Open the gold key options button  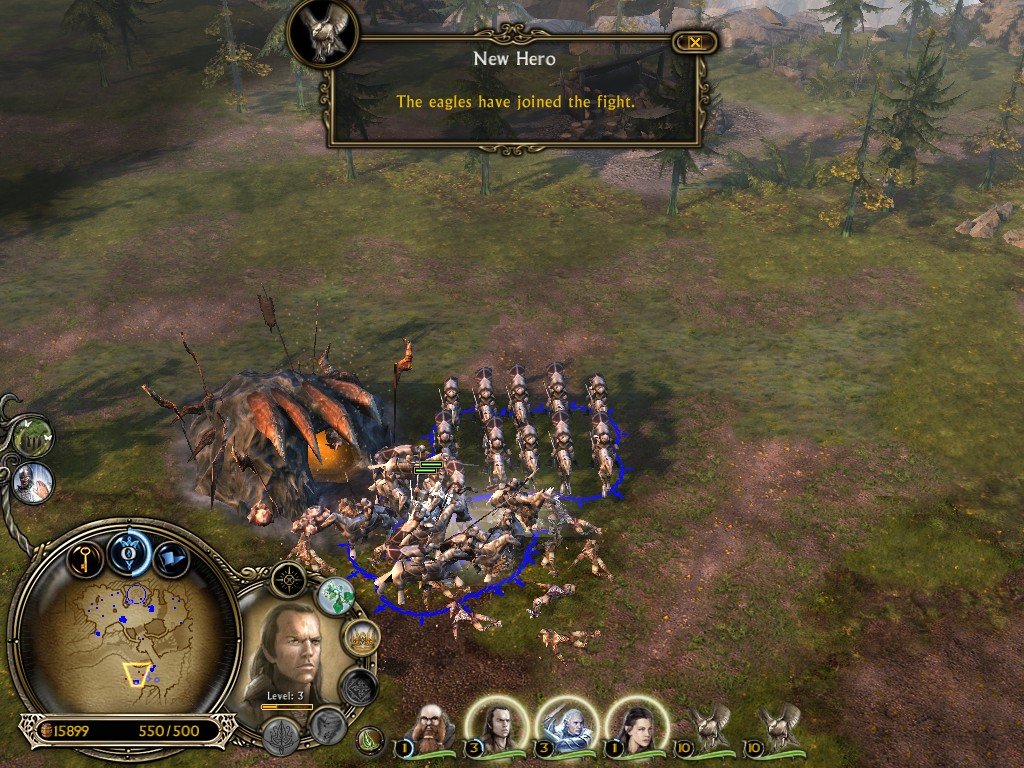tap(86, 557)
